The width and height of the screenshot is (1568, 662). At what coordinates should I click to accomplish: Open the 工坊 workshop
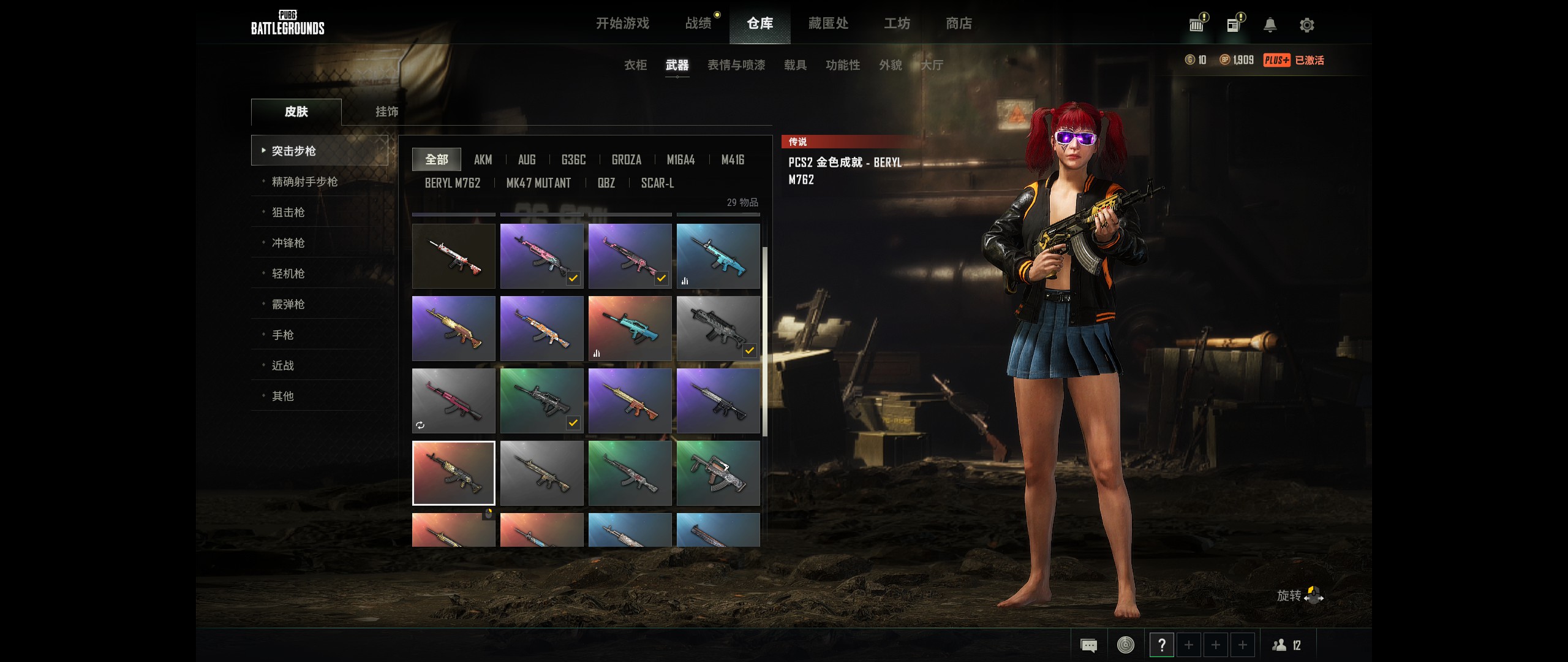[x=897, y=23]
